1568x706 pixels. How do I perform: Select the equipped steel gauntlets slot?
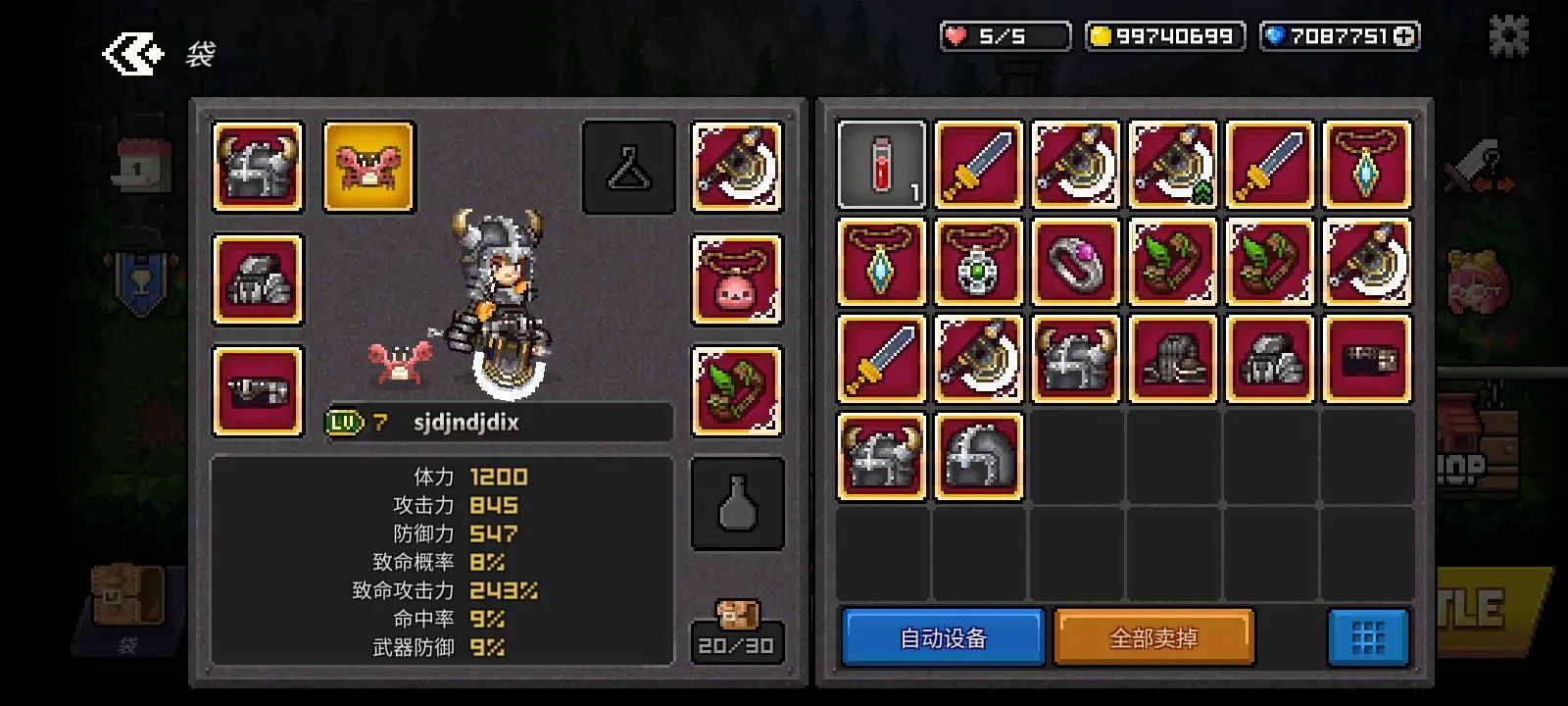pos(258,279)
